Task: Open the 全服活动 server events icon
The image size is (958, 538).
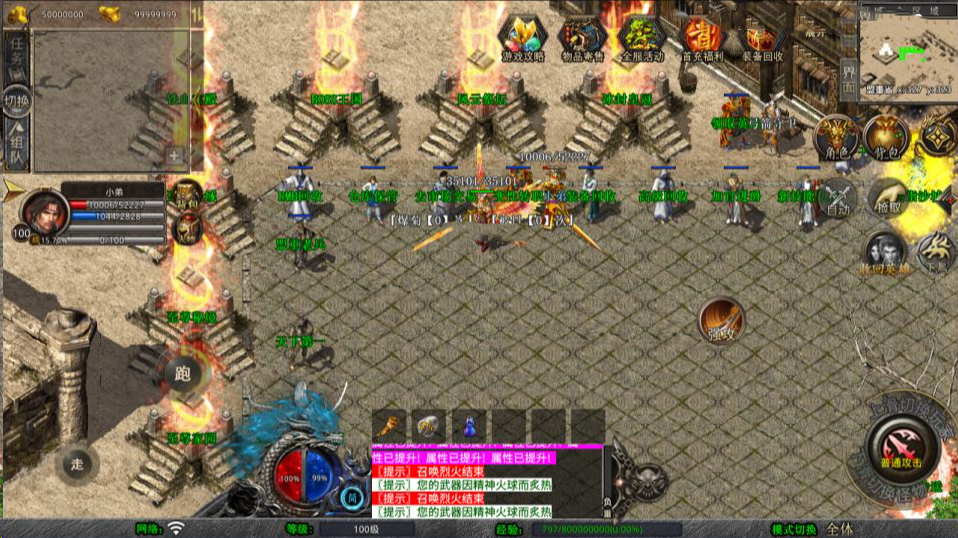Action: coord(641,39)
